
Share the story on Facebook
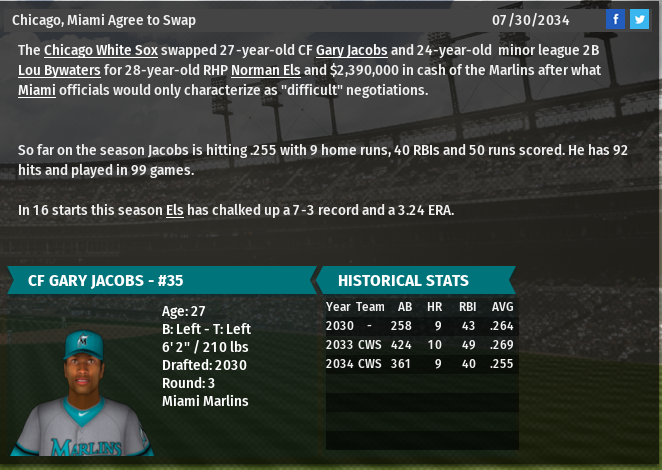616,19
